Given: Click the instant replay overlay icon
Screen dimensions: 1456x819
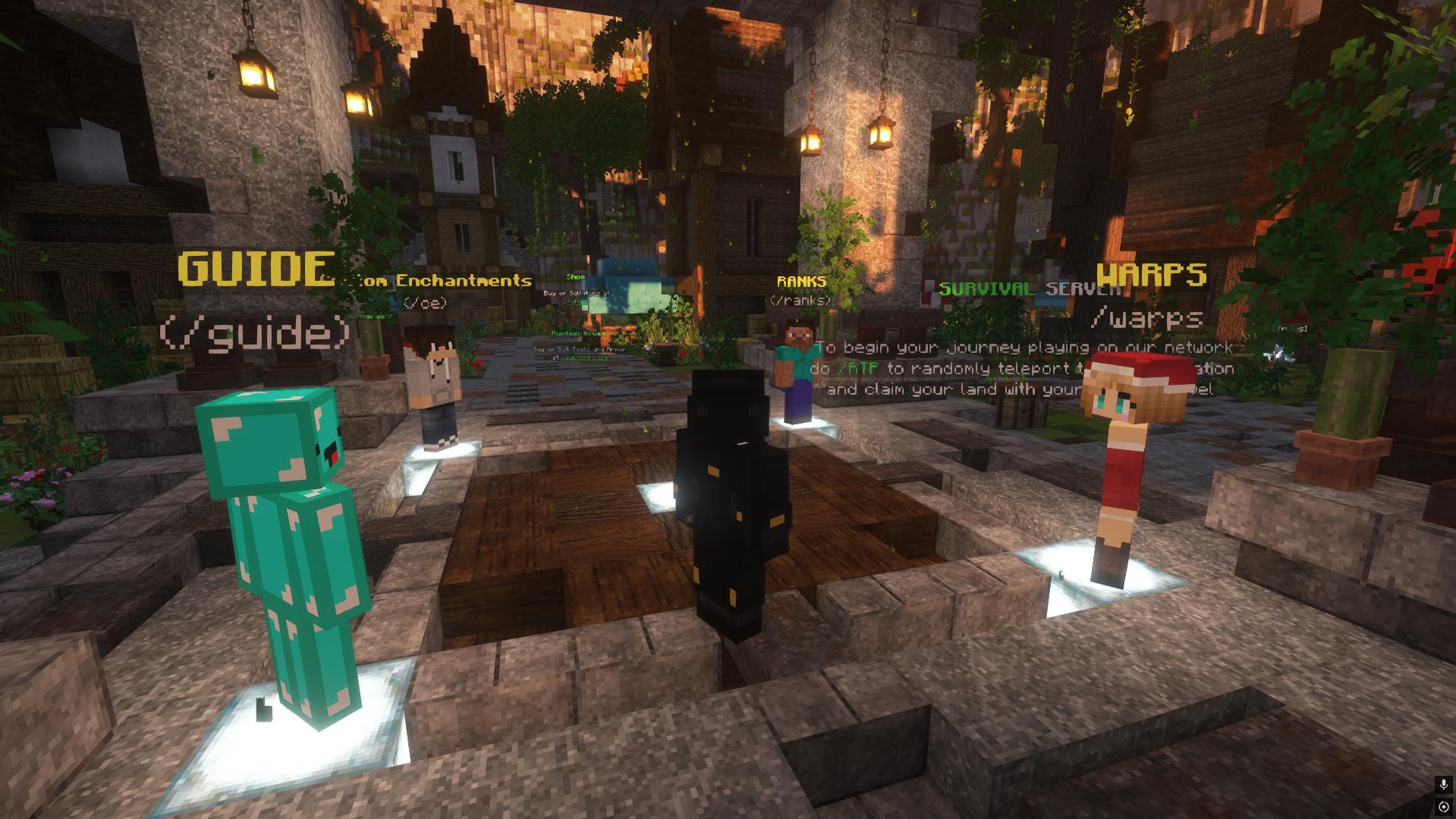Looking at the screenshot, I should point(1443,807).
